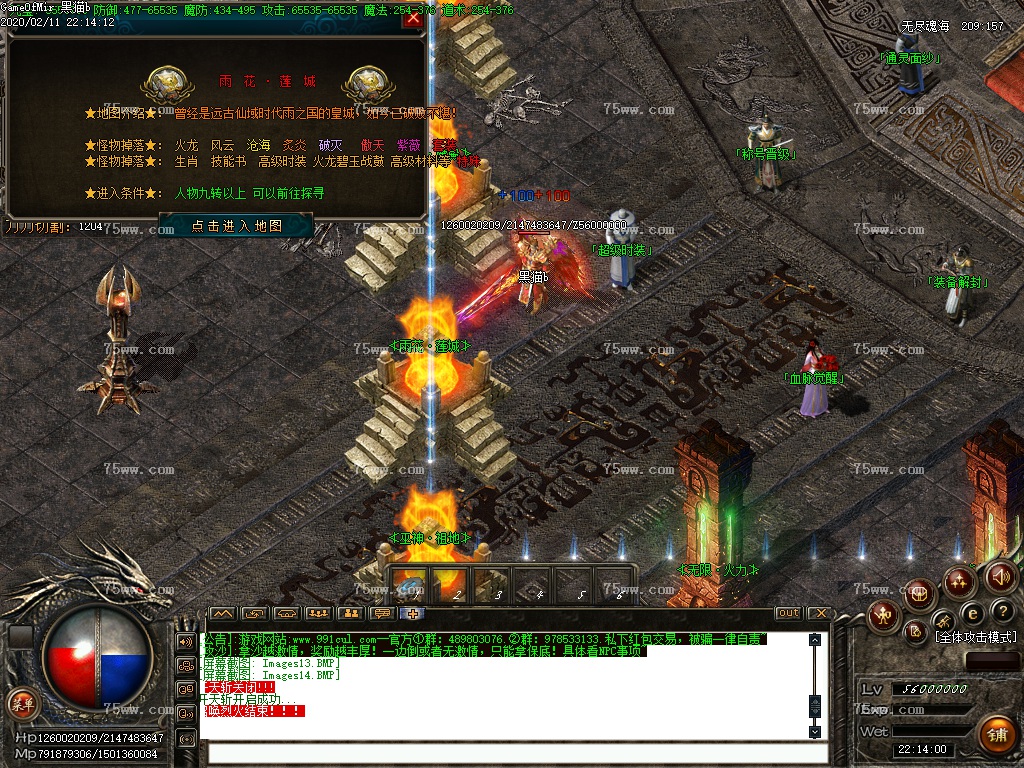Click the round 'e' icon

(x=971, y=613)
